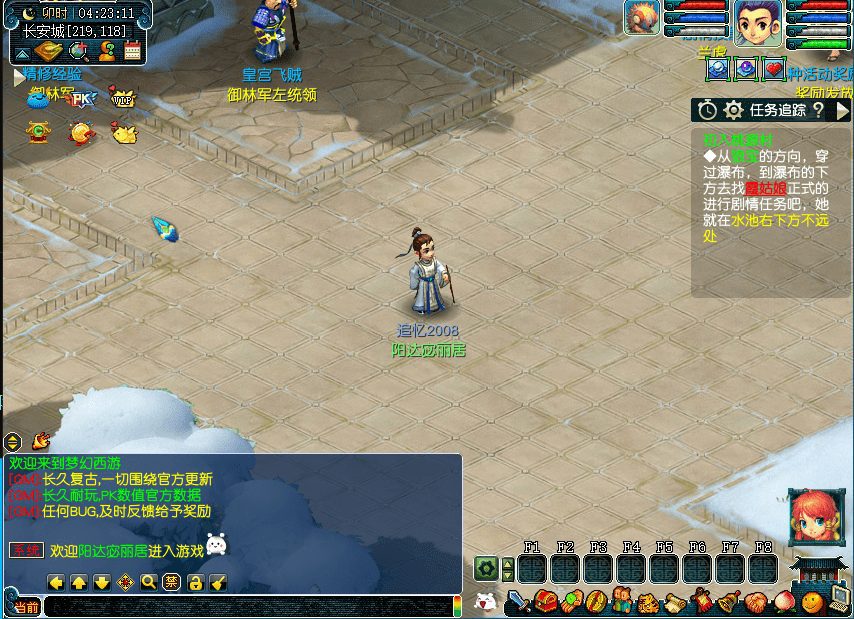Image resolution: width=854 pixels, height=619 pixels.
Task: Collapse the 任务追踪 quest tracker arrow
Action: point(841,110)
